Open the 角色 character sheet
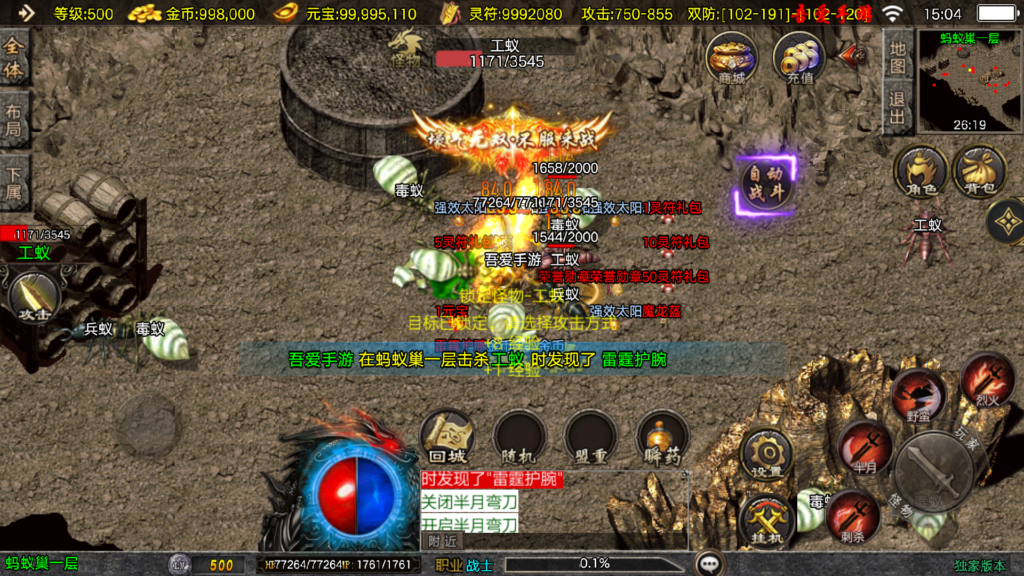Image resolution: width=1024 pixels, height=576 pixels. (x=920, y=170)
